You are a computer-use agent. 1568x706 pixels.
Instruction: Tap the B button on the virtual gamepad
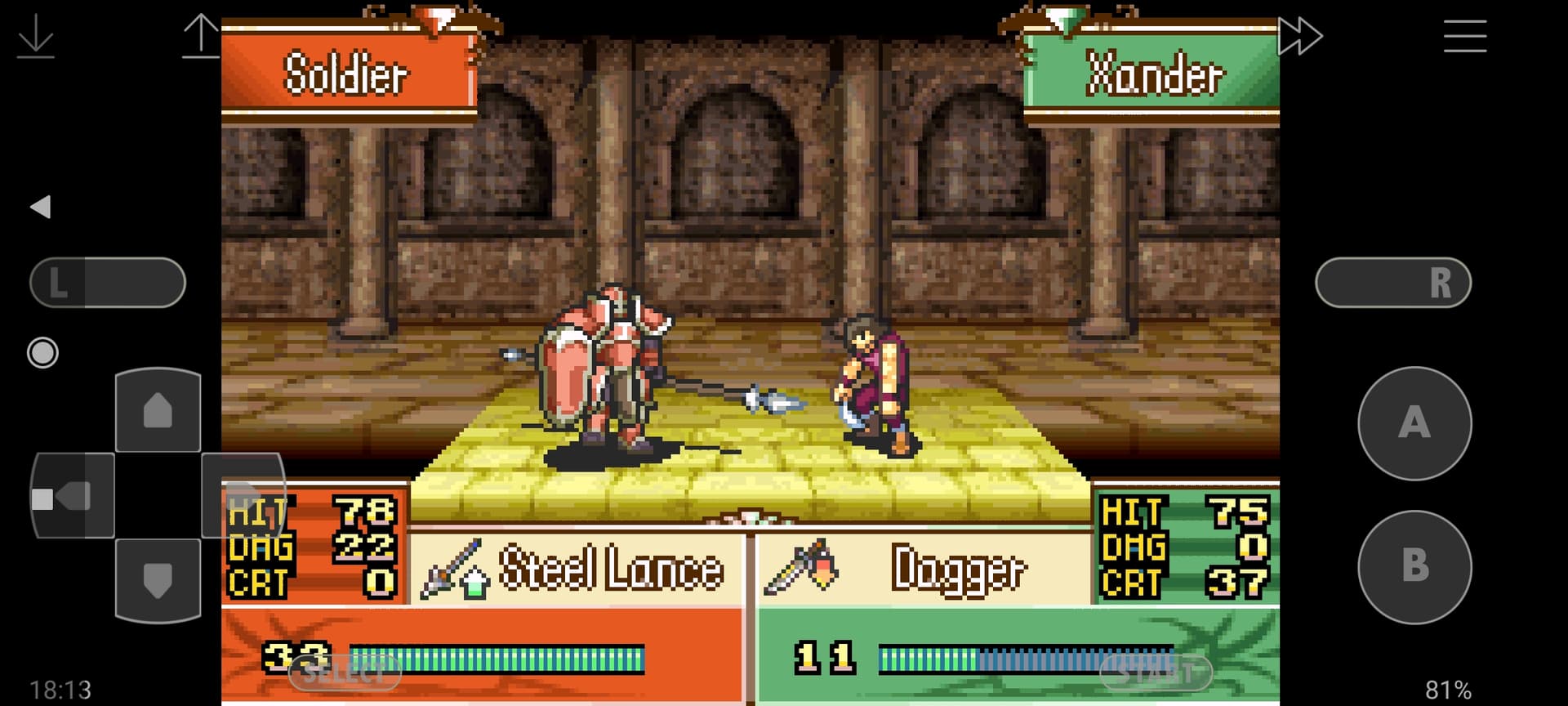[x=1414, y=566]
